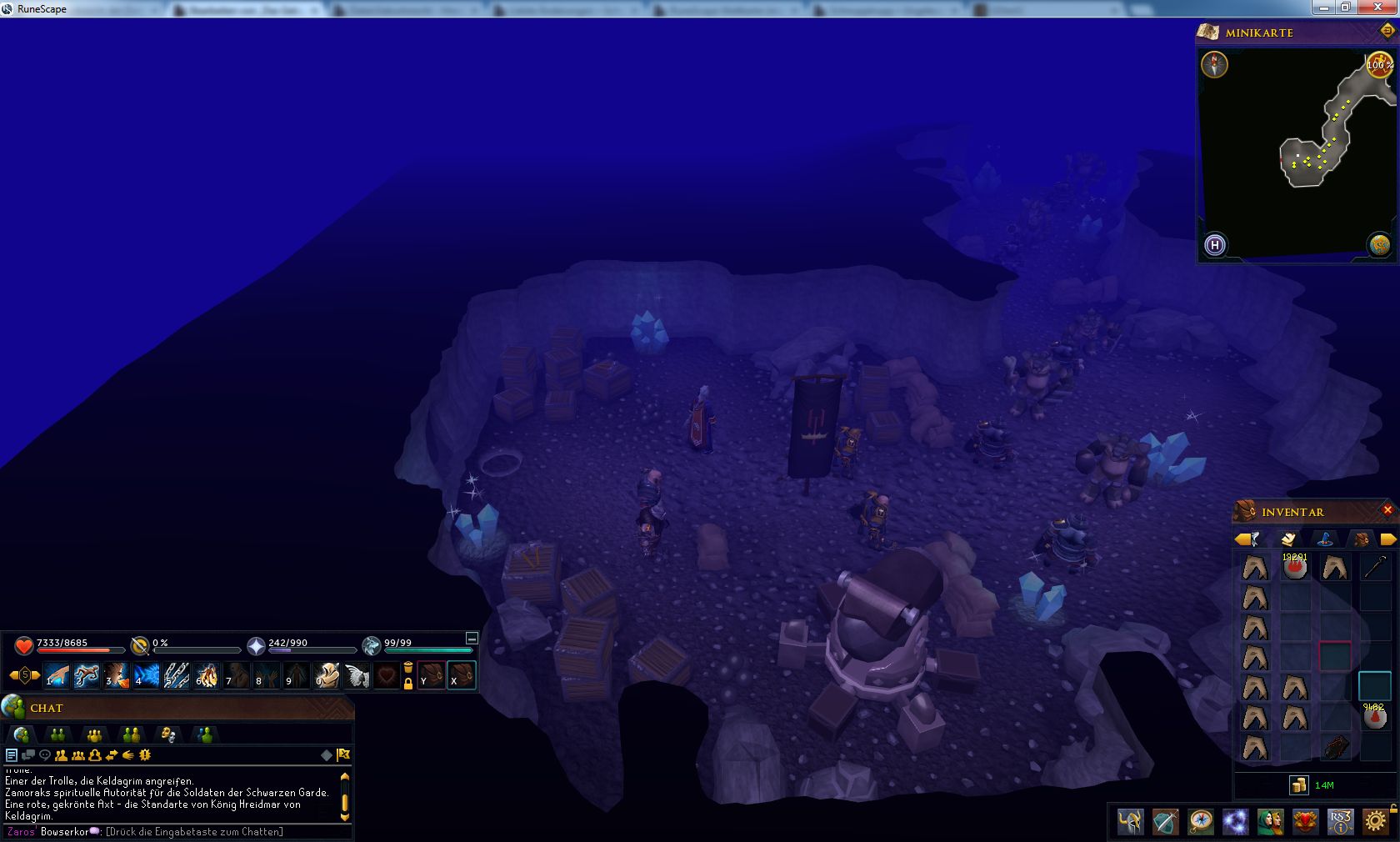Image resolution: width=1400 pixels, height=842 pixels.
Task: Open the world map globe icon
Action: pos(1379,245)
